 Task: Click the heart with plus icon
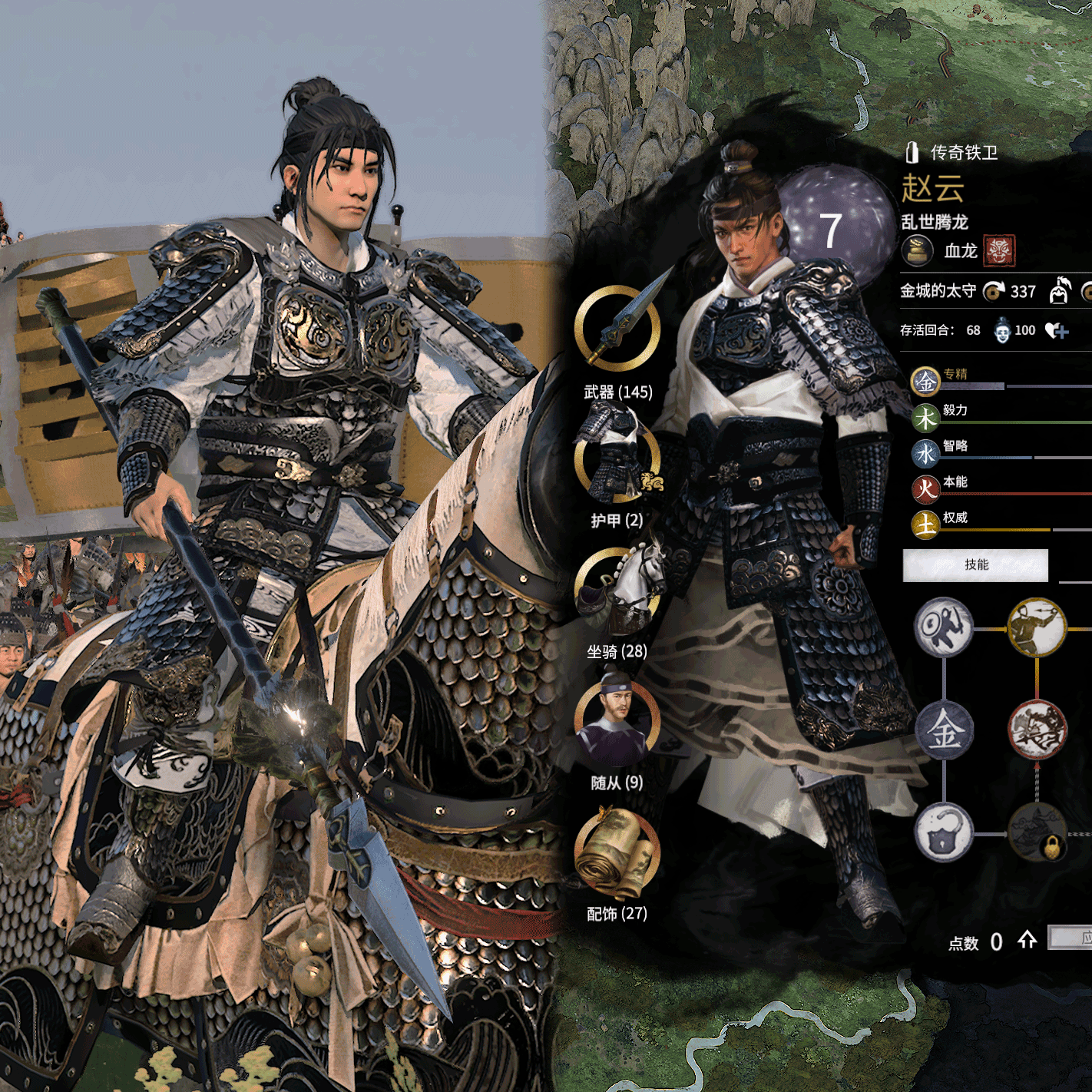click(1057, 331)
